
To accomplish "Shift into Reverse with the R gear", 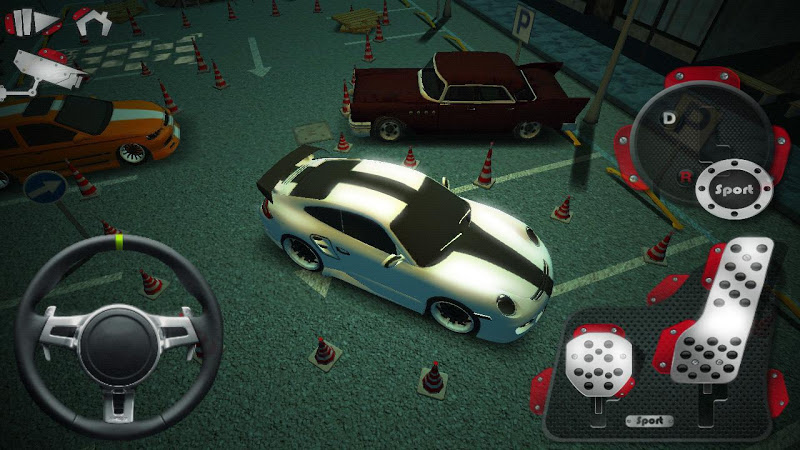I will (685, 175).
